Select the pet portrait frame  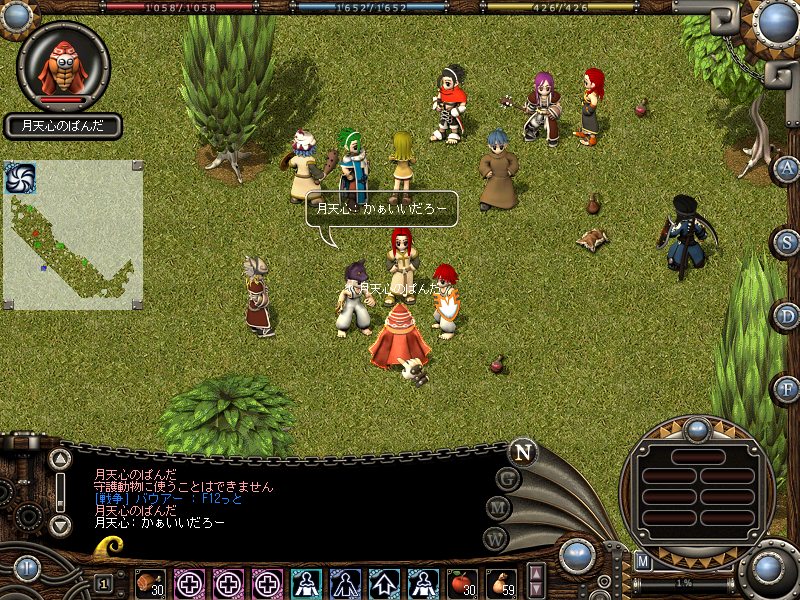pyautogui.click(x=64, y=66)
